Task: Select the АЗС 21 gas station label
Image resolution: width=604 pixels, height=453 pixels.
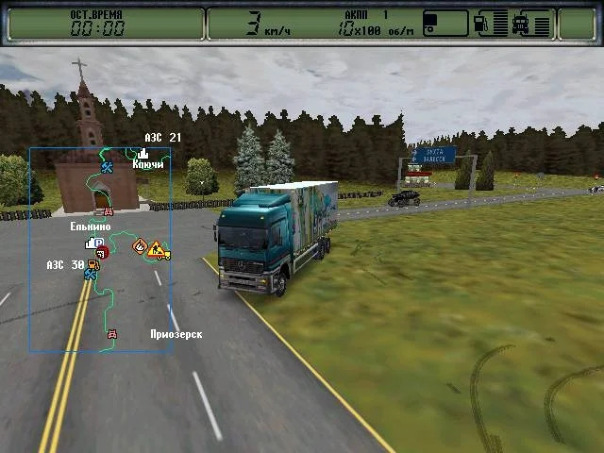Action: click(x=161, y=137)
